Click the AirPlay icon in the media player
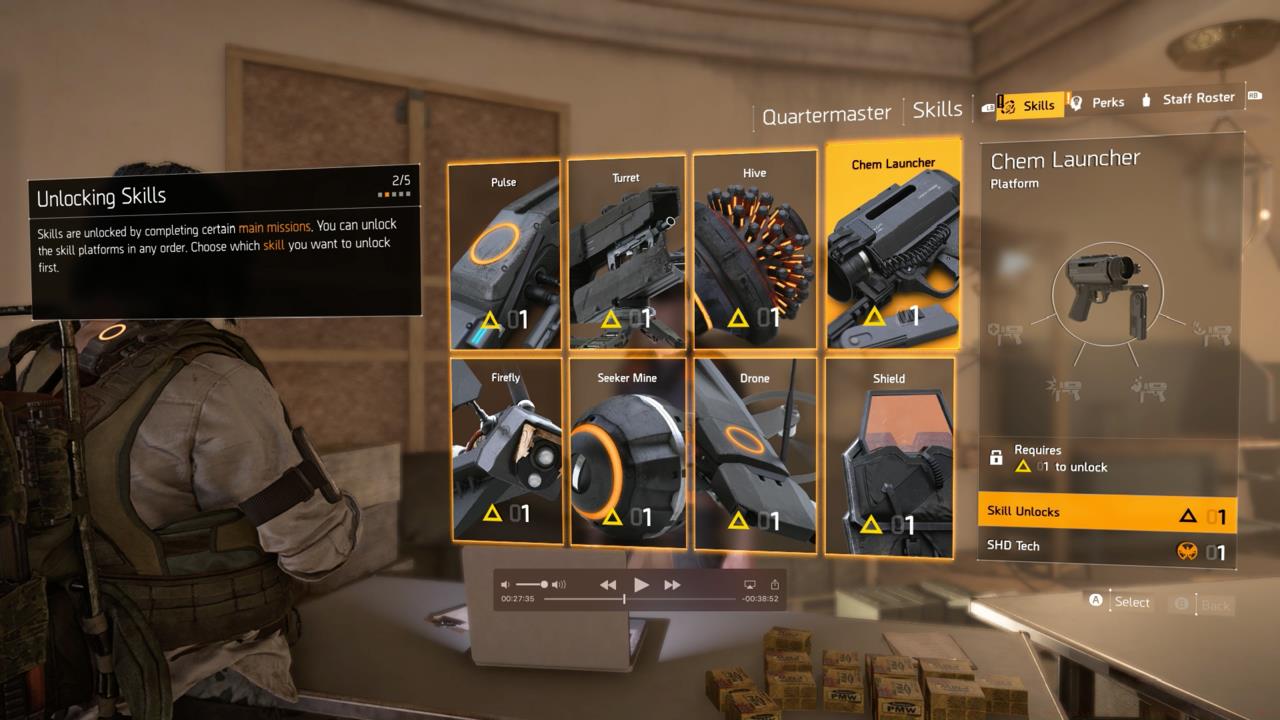 click(750, 584)
